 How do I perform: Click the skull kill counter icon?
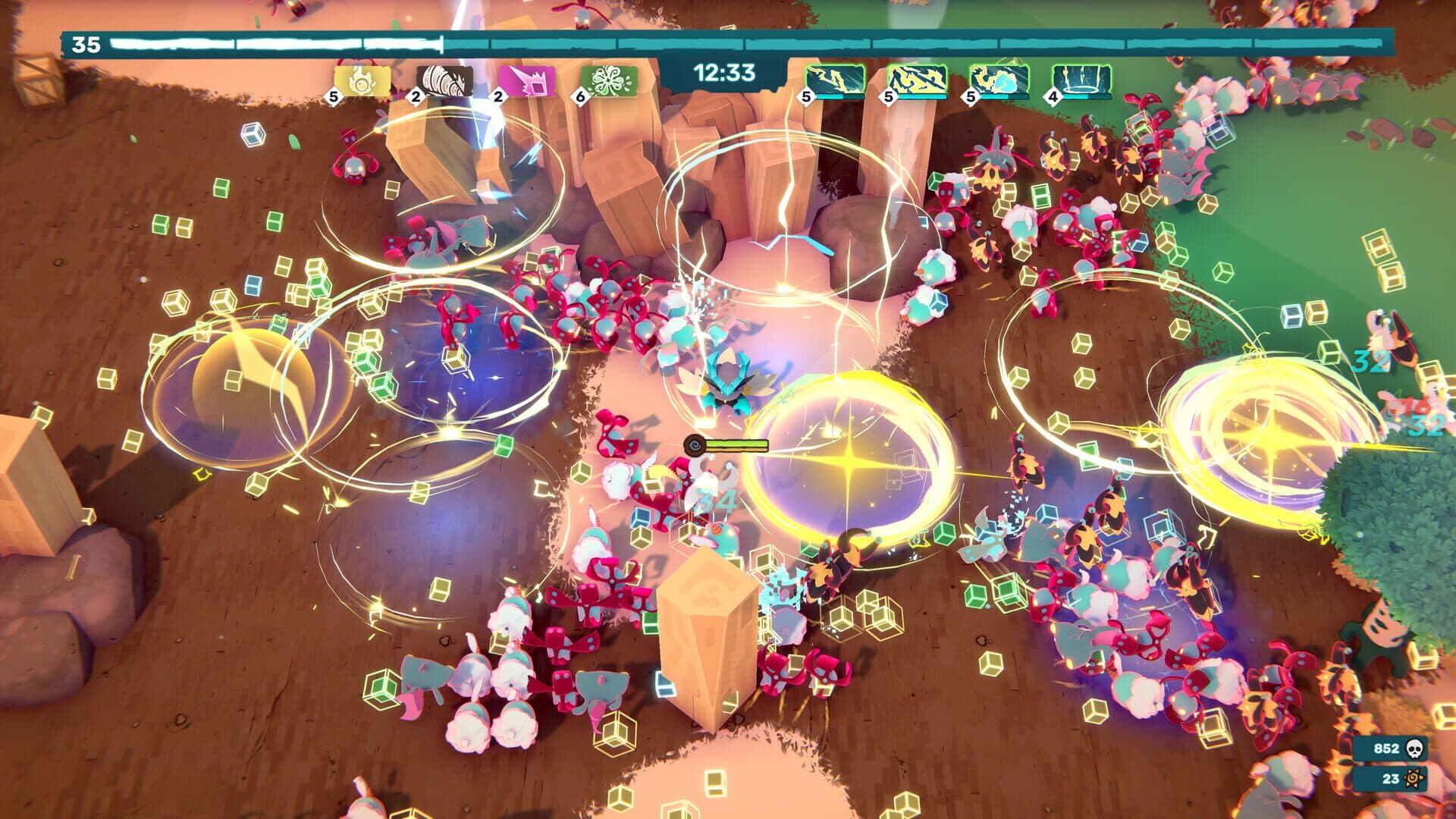[x=1415, y=748]
